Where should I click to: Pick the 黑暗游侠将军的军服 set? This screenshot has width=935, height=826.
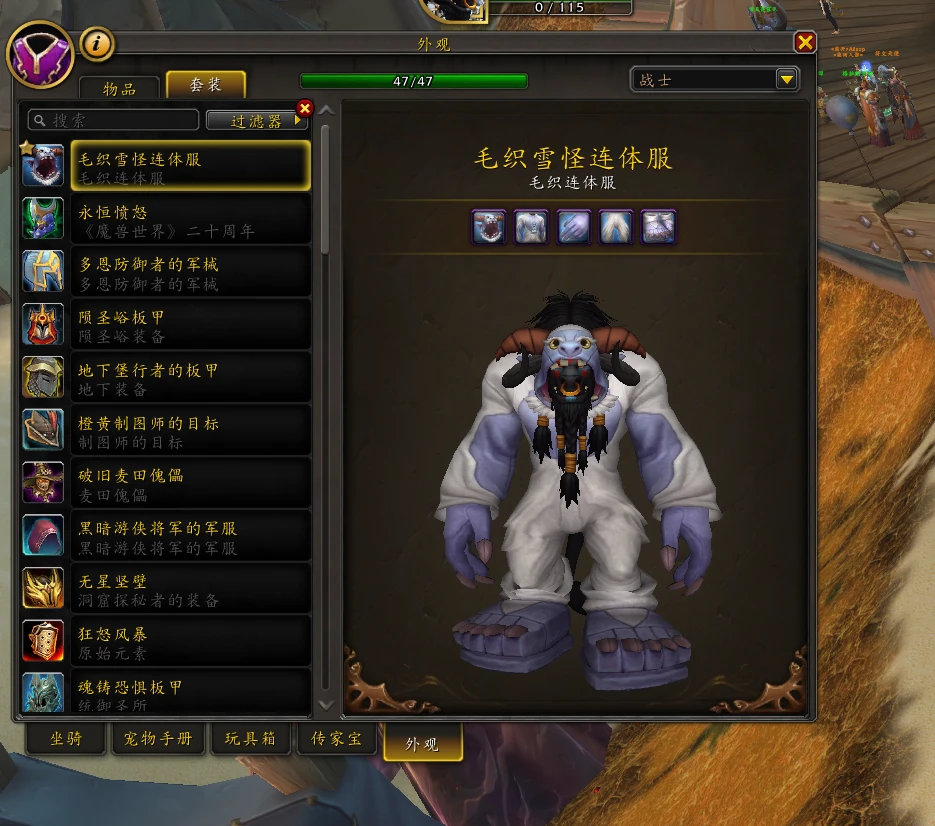click(190, 537)
